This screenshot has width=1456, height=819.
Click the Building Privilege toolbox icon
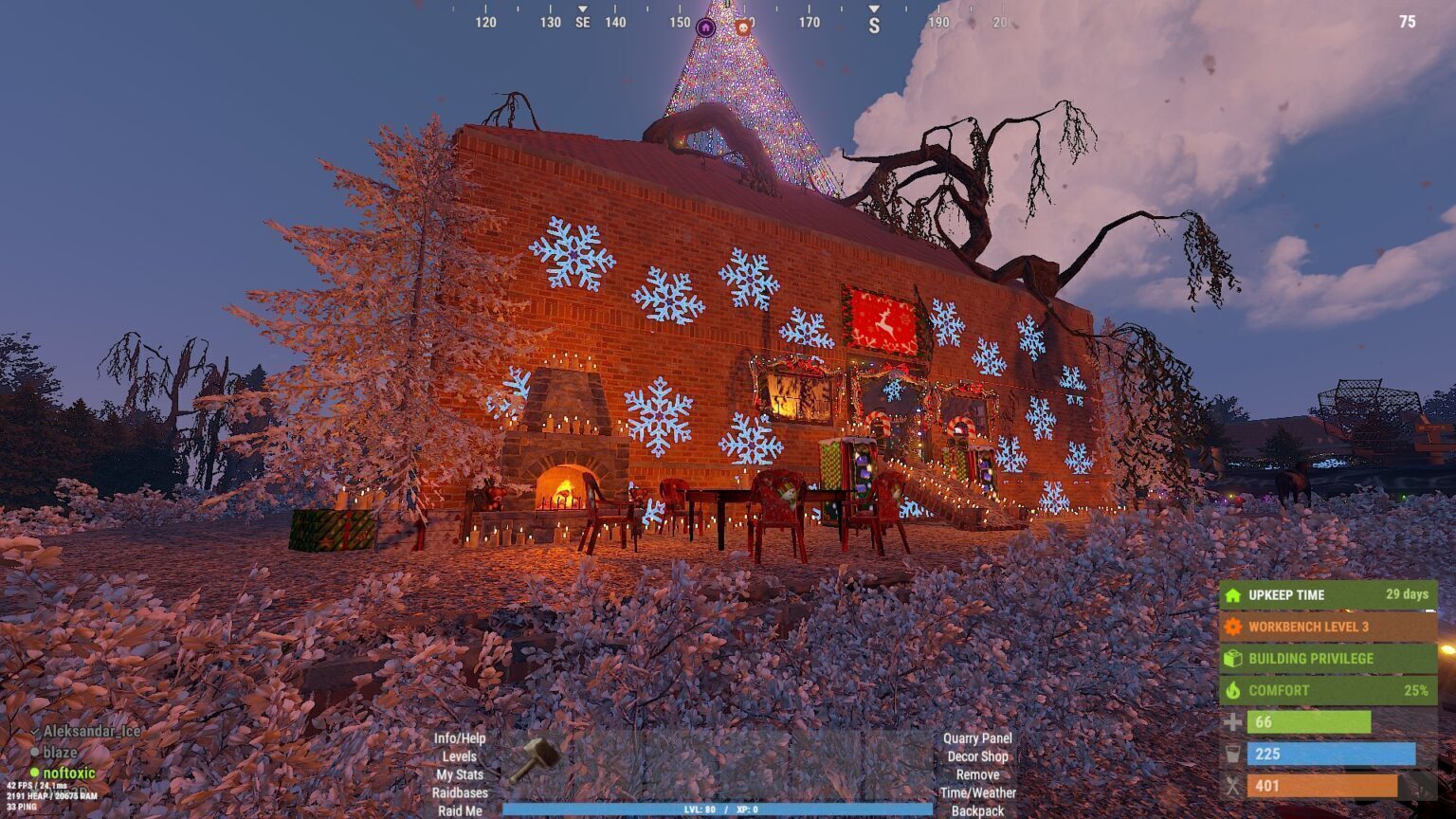coord(1233,658)
